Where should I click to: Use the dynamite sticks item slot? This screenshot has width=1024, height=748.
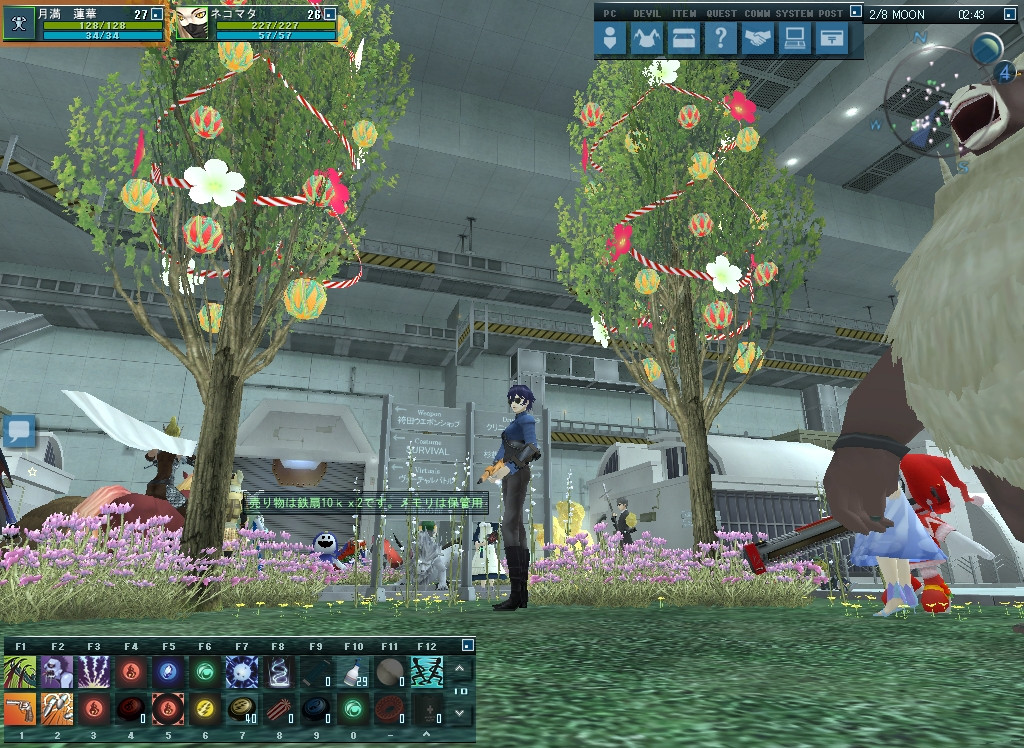click(x=279, y=708)
